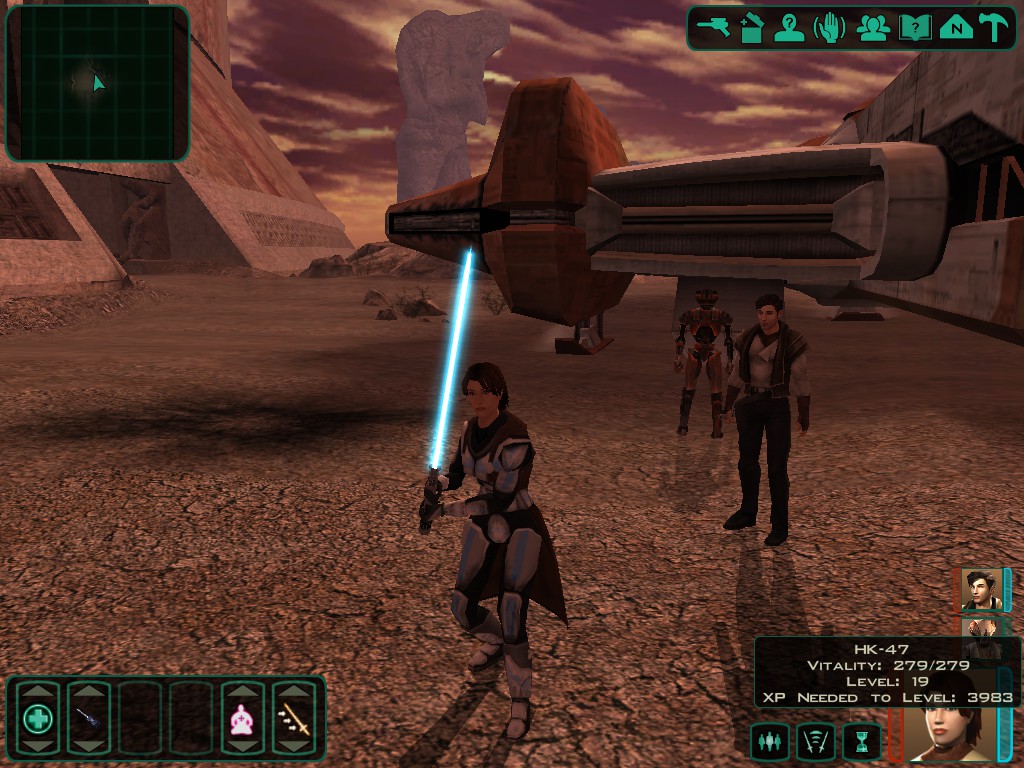Open the party group icon

pyautogui.click(x=873, y=28)
